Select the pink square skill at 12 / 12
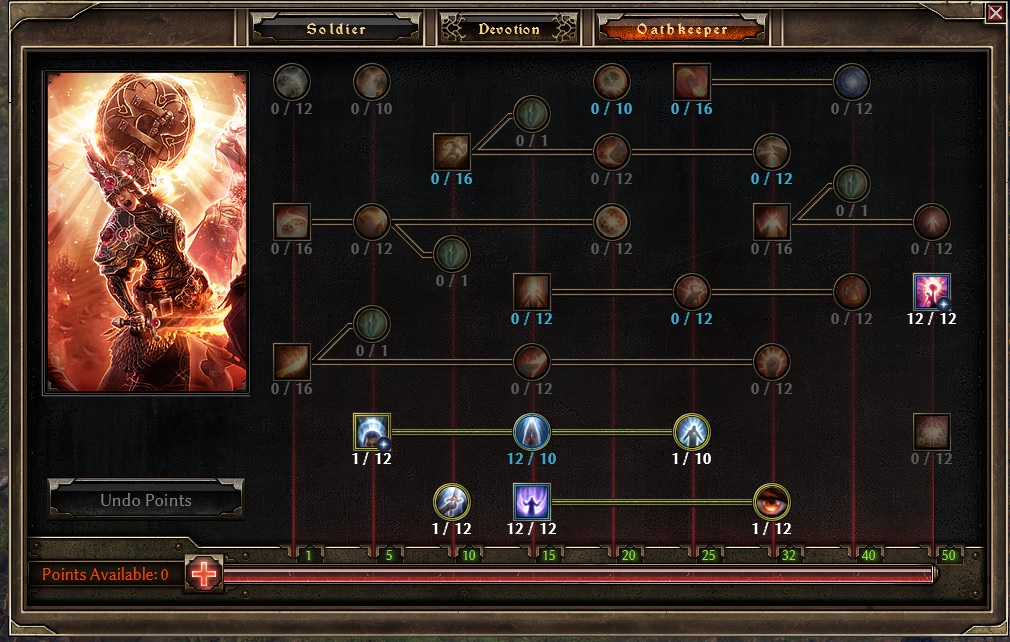This screenshot has height=642, width=1010. click(932, 292)
